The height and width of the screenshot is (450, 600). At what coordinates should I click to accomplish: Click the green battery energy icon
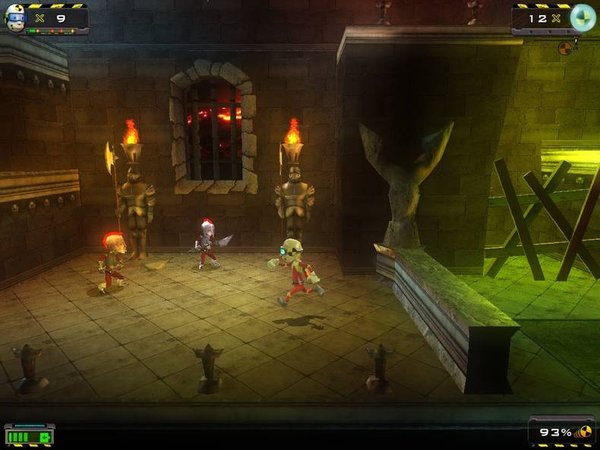28,435
